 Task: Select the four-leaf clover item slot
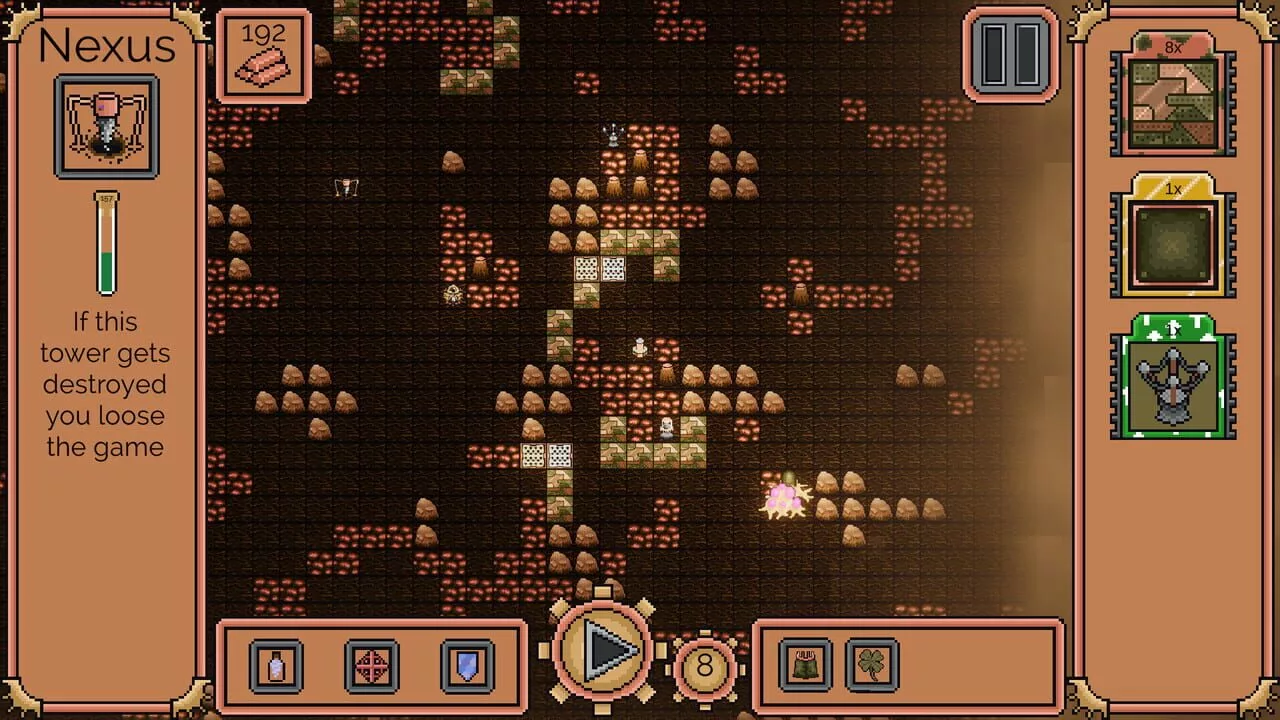point(872,665)
